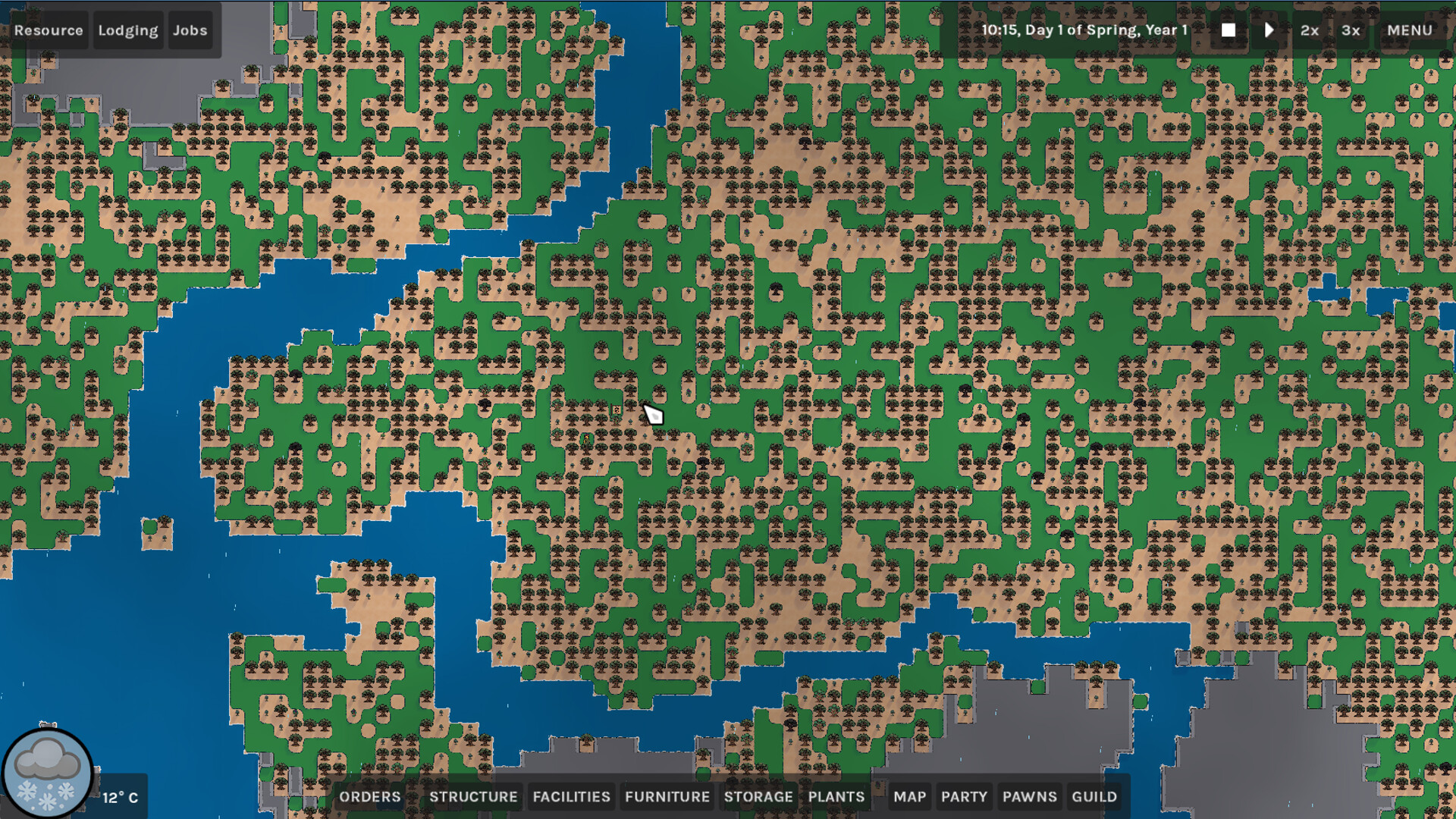This screenshot has width=1456, height=819.
Task: Open the PARTY panel
Action: (x=964, y=797)
